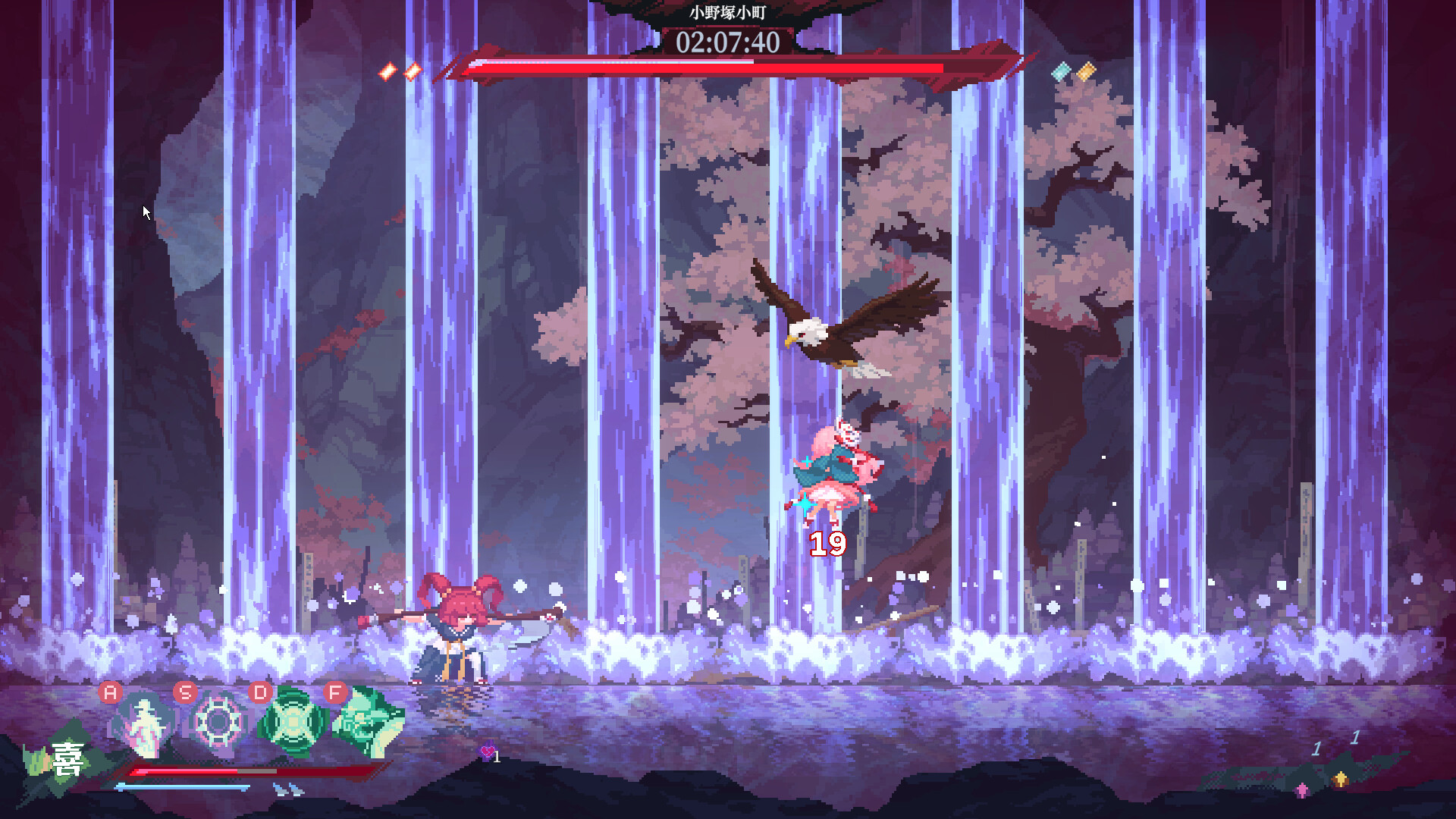Image resolution: width=1456 pixels, height=819 pixels.
Task: Trigger the green swirling wave skill icon
Action: (x=369, y=722)
